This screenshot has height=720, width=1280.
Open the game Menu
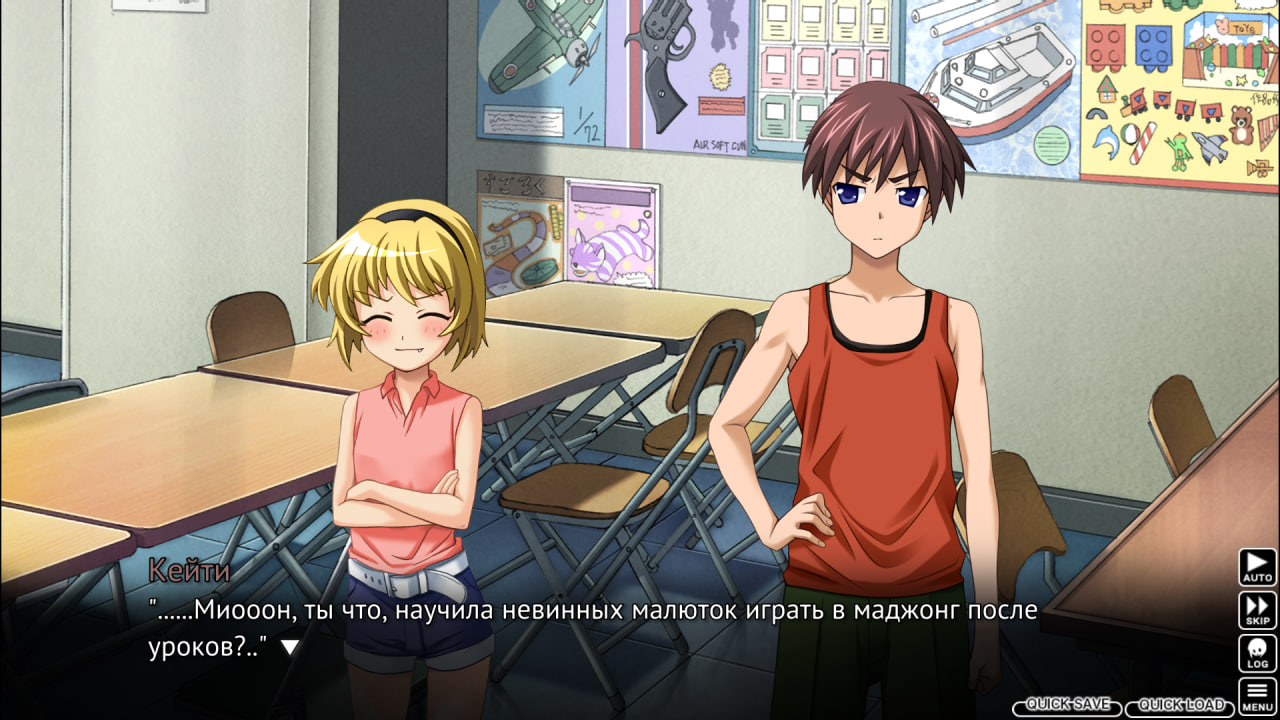point(1257,695)
